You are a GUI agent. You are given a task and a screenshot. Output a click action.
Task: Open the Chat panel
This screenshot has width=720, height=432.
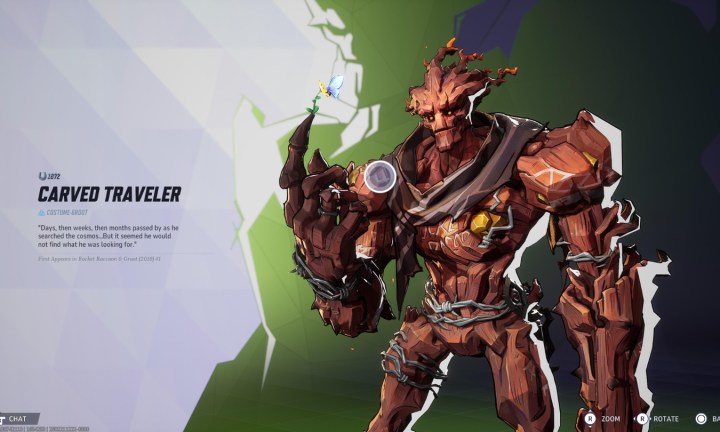pyautogui.click(x=17, y=419)
